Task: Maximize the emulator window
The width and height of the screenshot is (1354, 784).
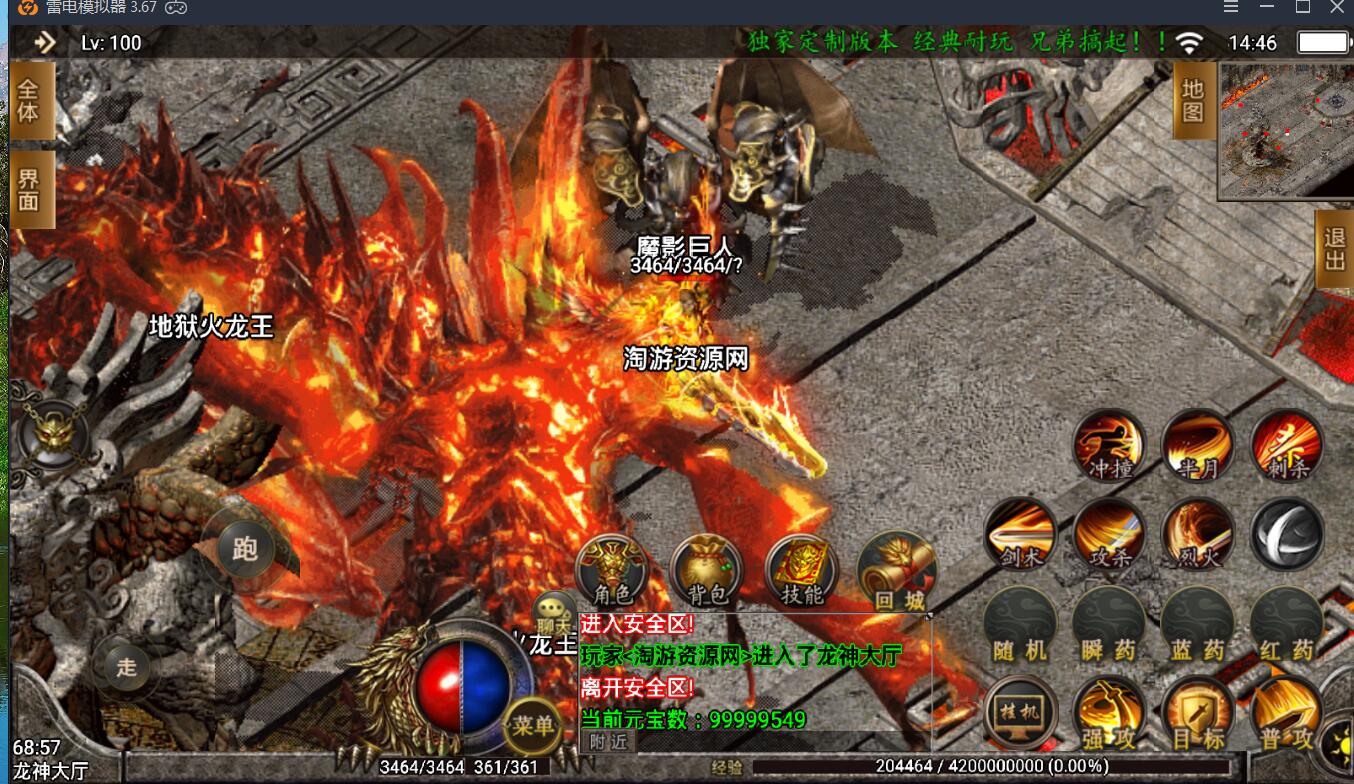Action: click(x=1302, y=7)
